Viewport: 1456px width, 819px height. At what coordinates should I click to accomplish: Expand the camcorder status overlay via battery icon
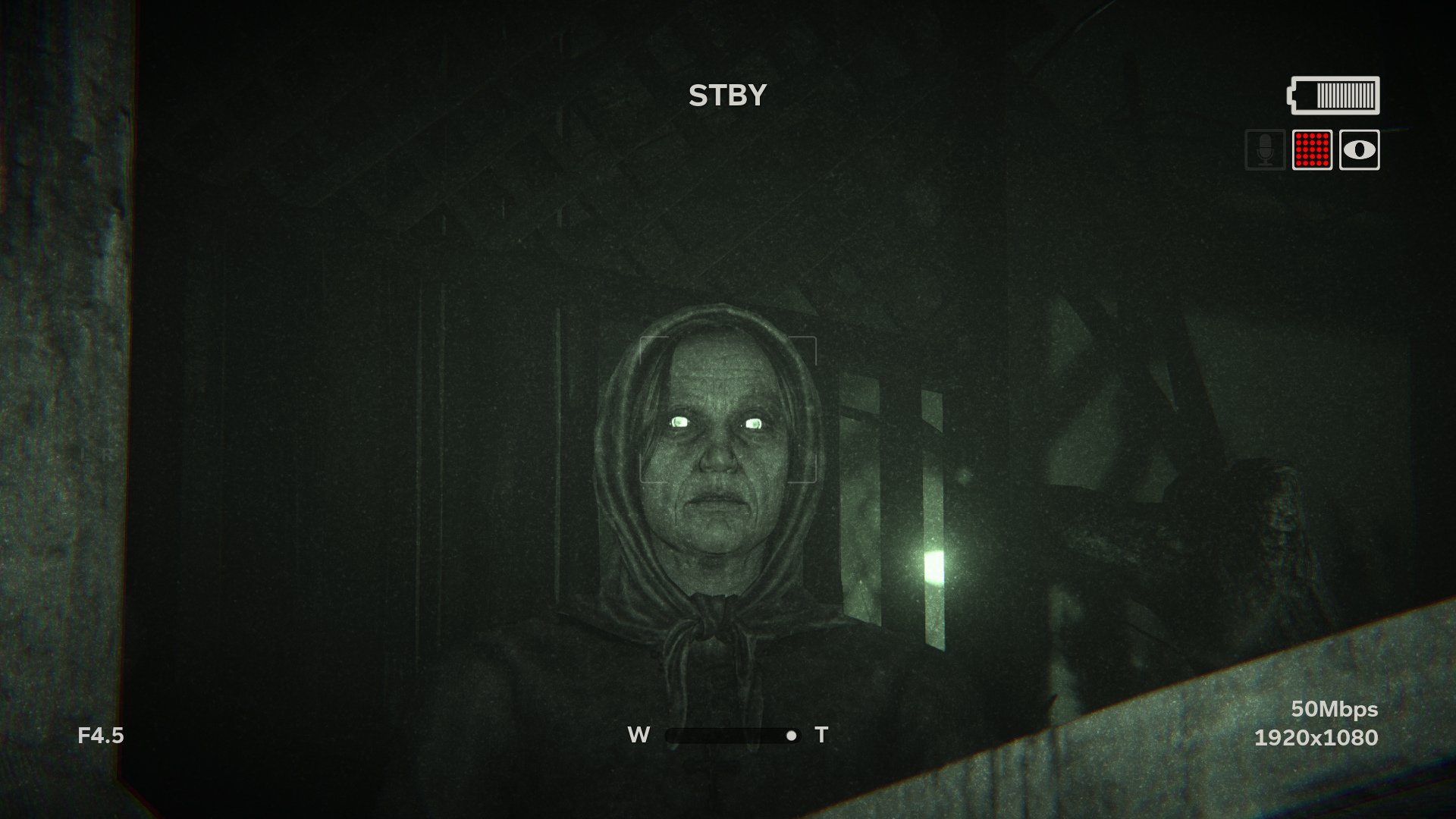click(x=1332, y=96)
